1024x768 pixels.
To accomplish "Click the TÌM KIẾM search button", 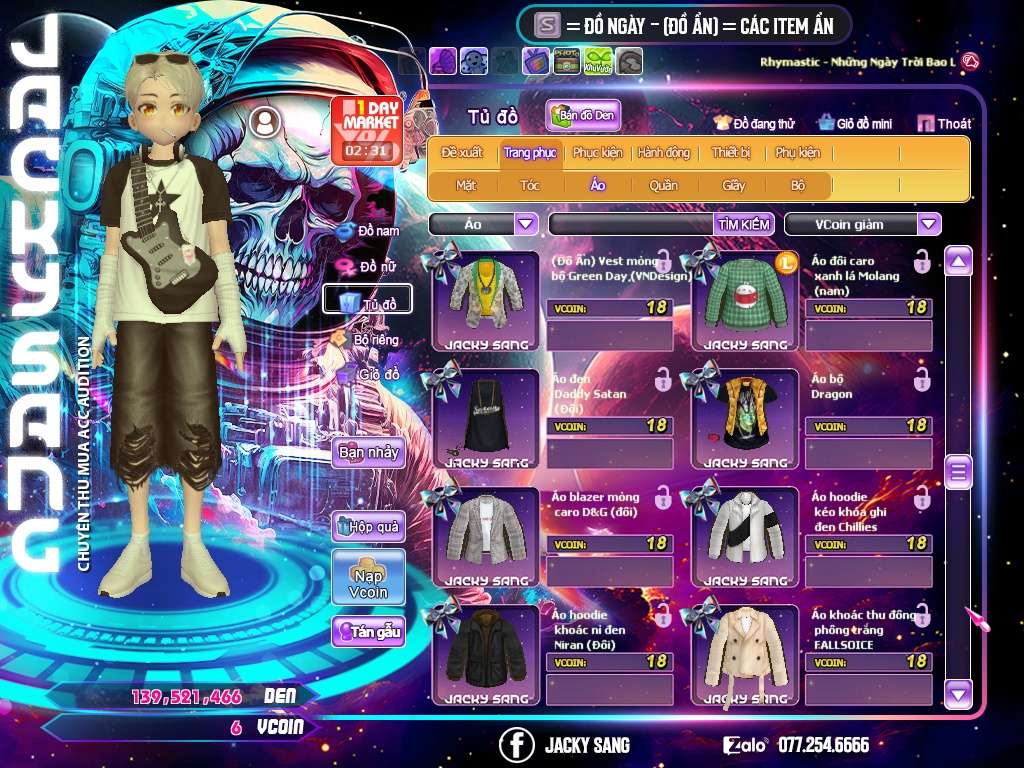I will click(744, 224).
